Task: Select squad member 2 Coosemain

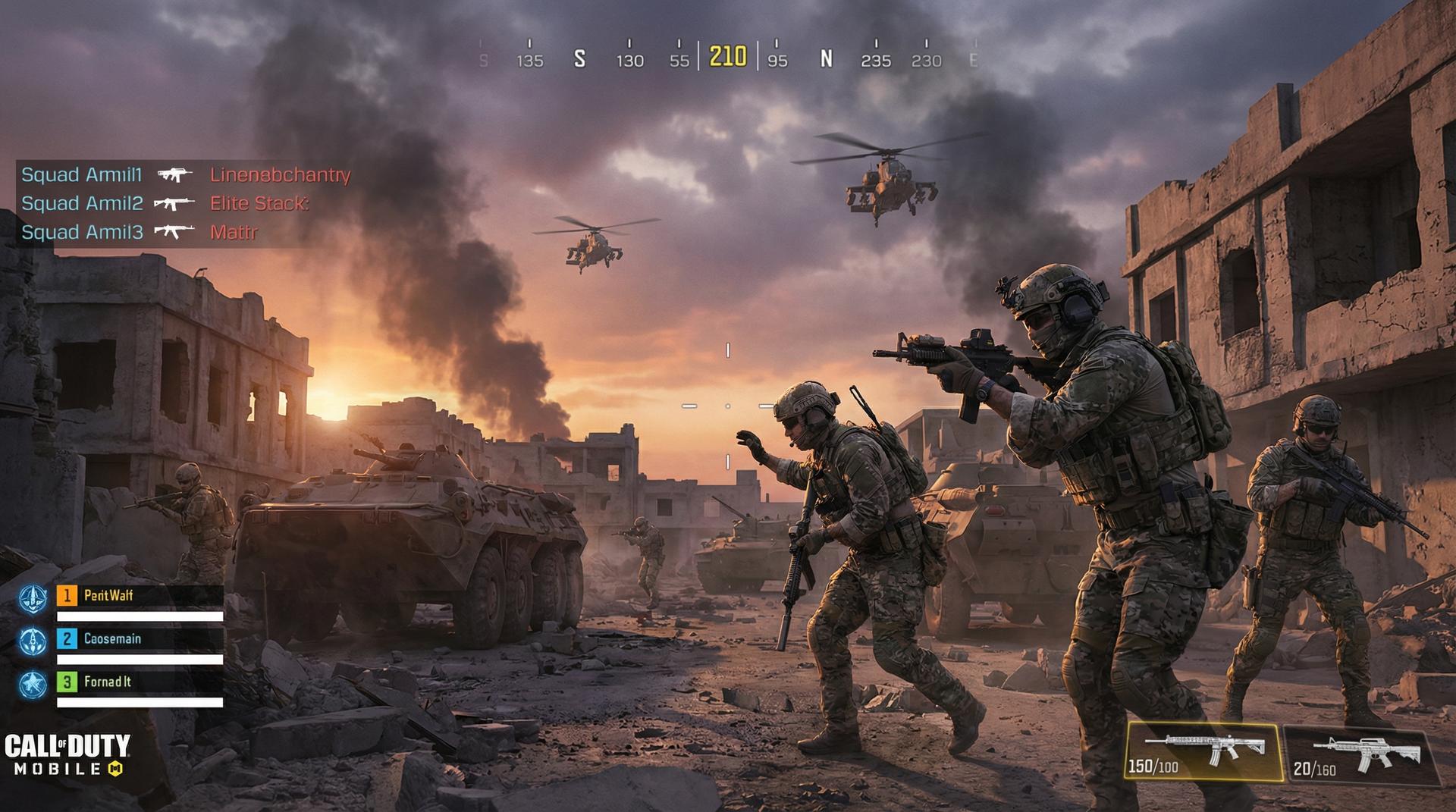Action: coord(140,639)
